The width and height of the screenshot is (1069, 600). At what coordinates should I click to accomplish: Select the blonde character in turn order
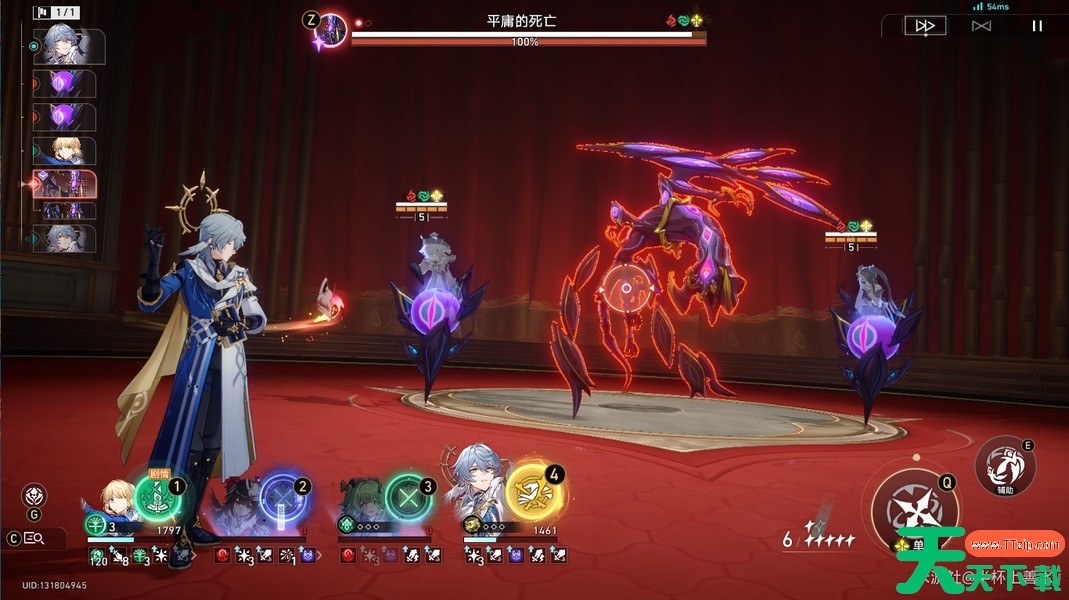(x=66, y=151)
